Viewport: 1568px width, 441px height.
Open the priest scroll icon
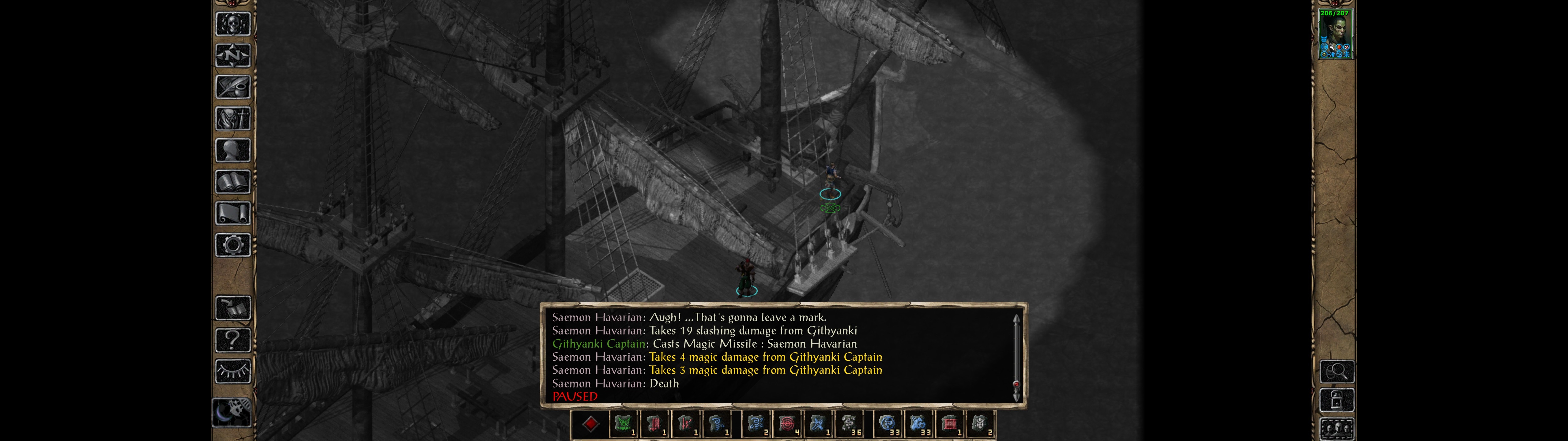232,213
